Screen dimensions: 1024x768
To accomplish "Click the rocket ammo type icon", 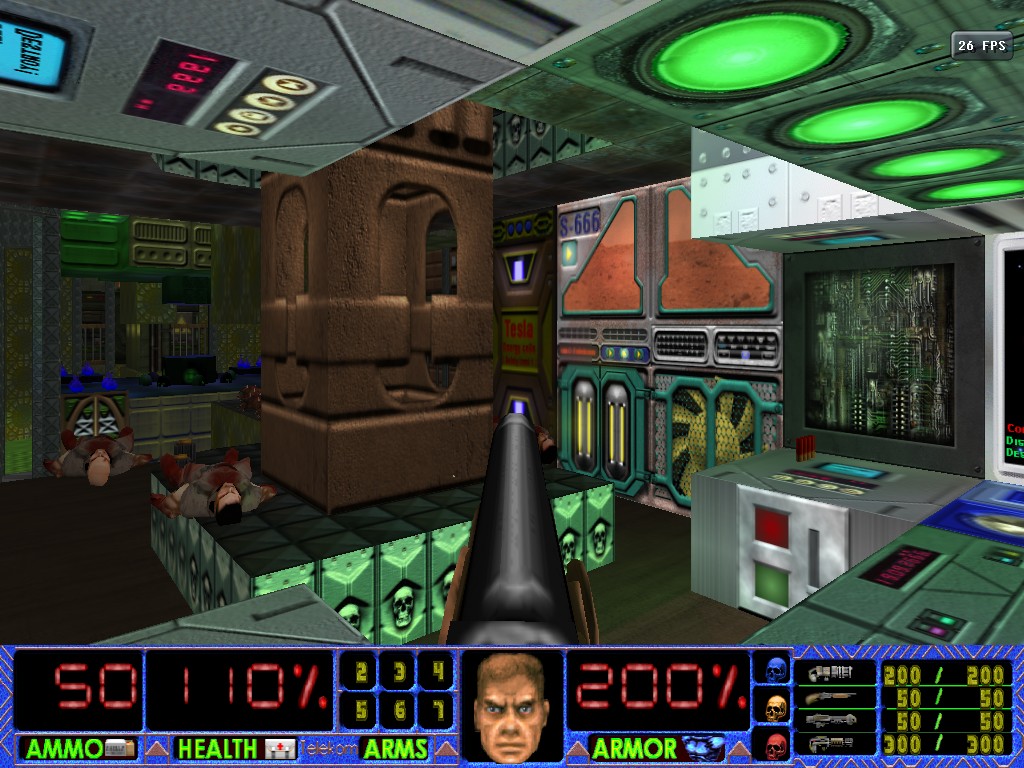I will [x=829, y=720].
